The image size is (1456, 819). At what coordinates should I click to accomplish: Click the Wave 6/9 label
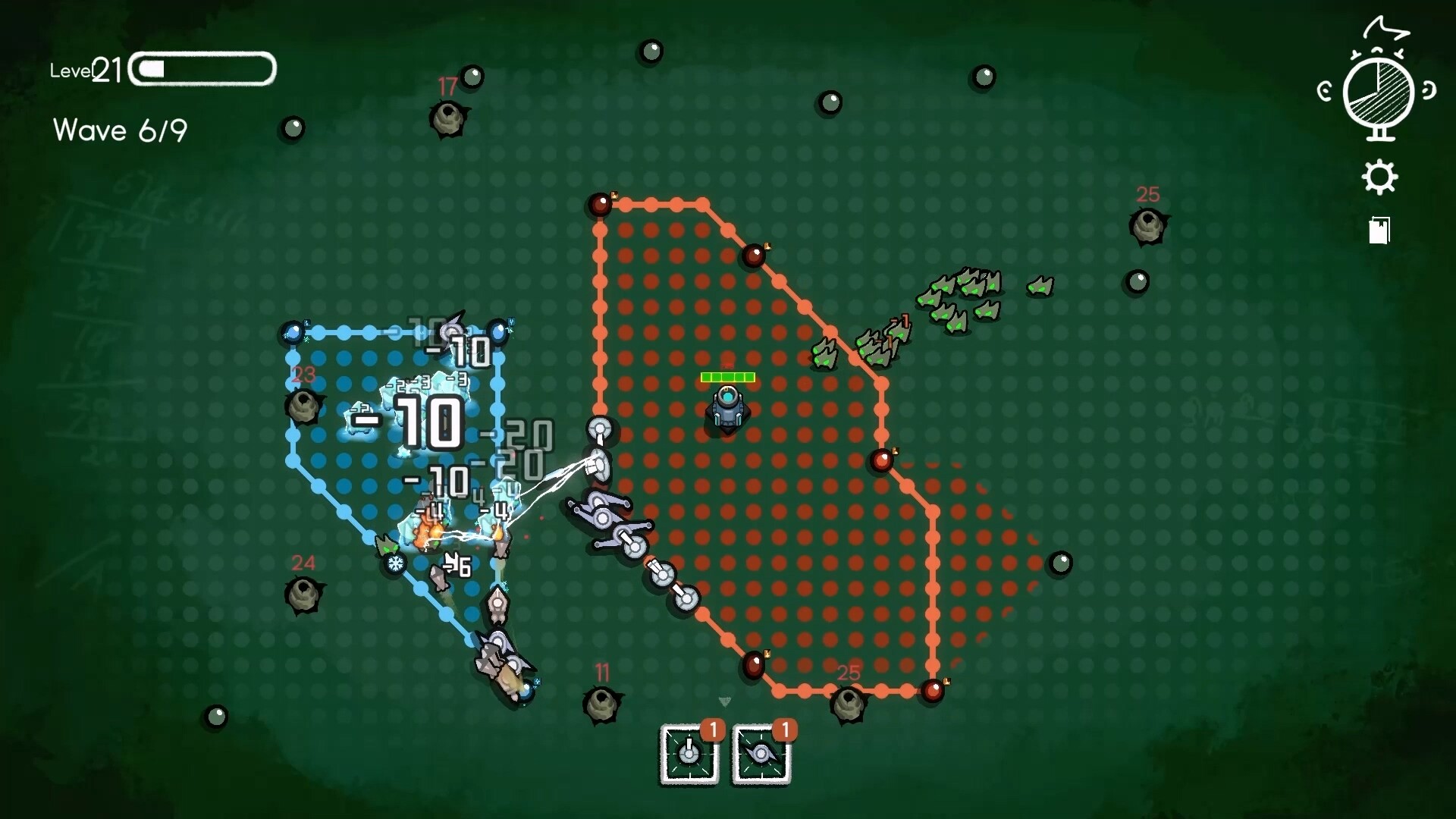coord(119,130)
